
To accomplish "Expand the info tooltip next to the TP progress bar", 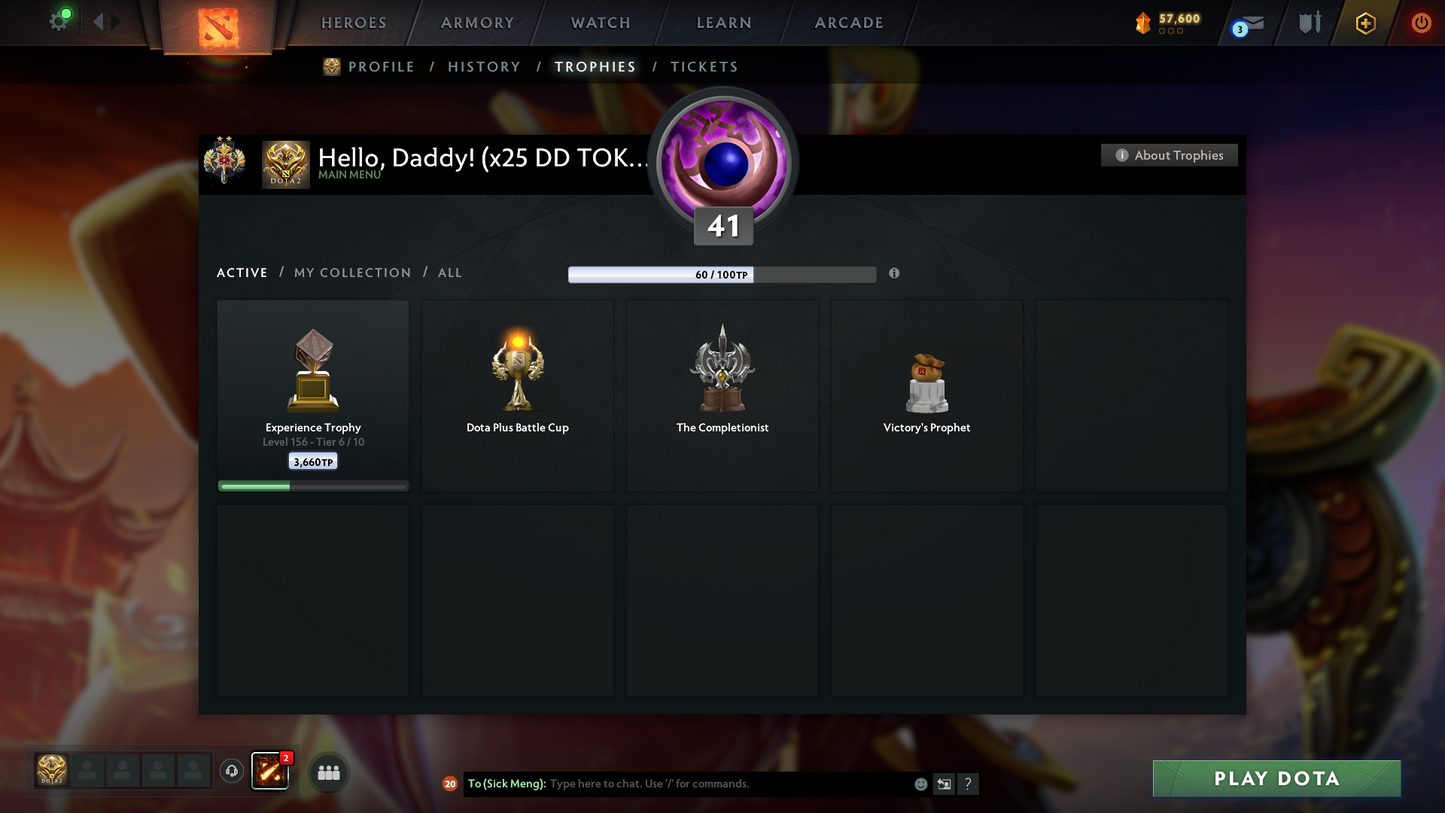I will 893,273.
